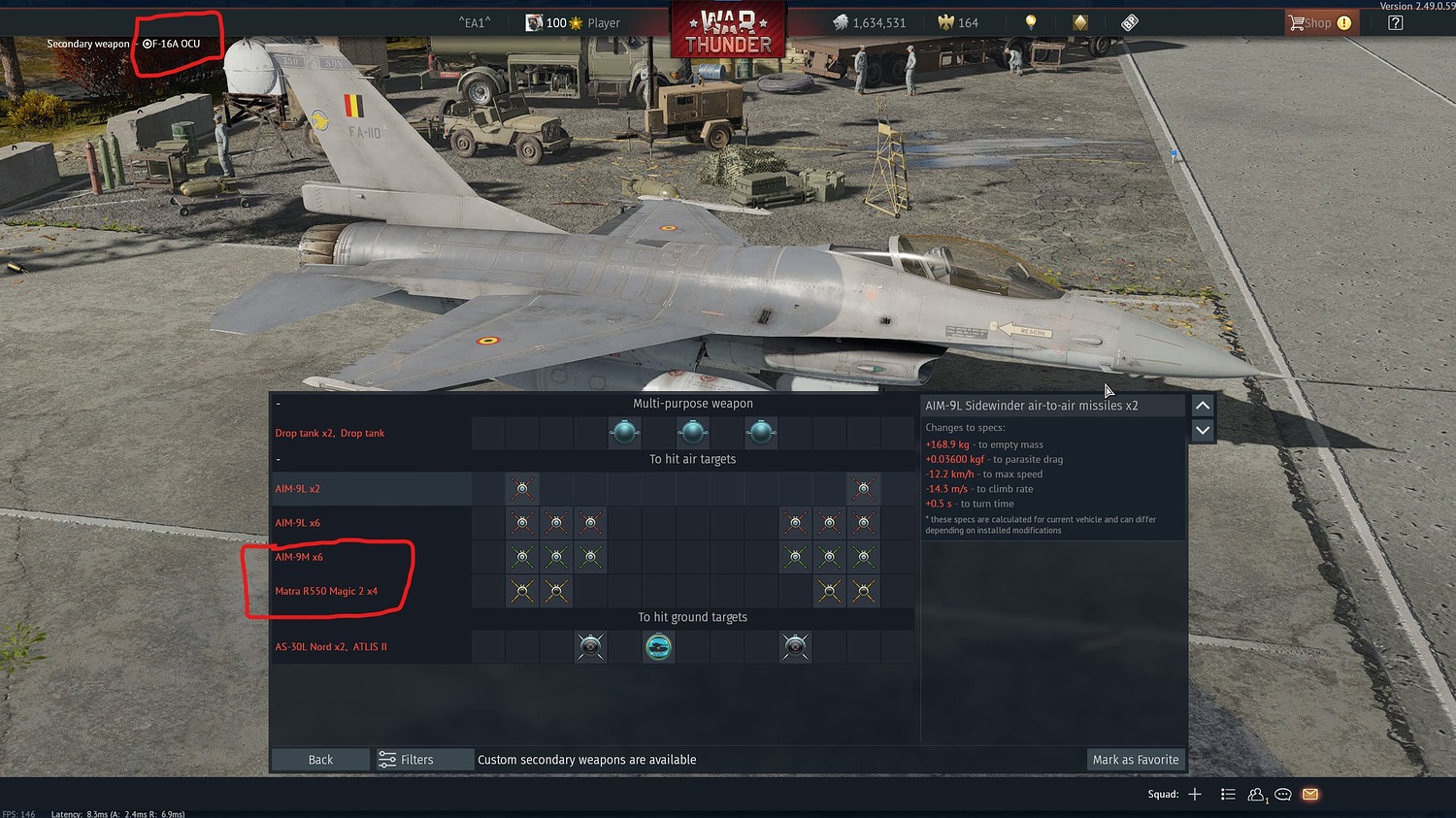Open the F-16A OCU secondary weapon selector
This screenshot has height=818, width=1456.
(x=176, y=43)
